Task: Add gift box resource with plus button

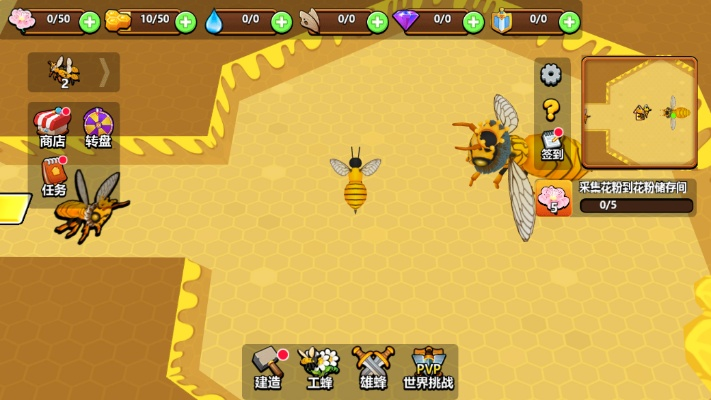Action: click(569, 21)
